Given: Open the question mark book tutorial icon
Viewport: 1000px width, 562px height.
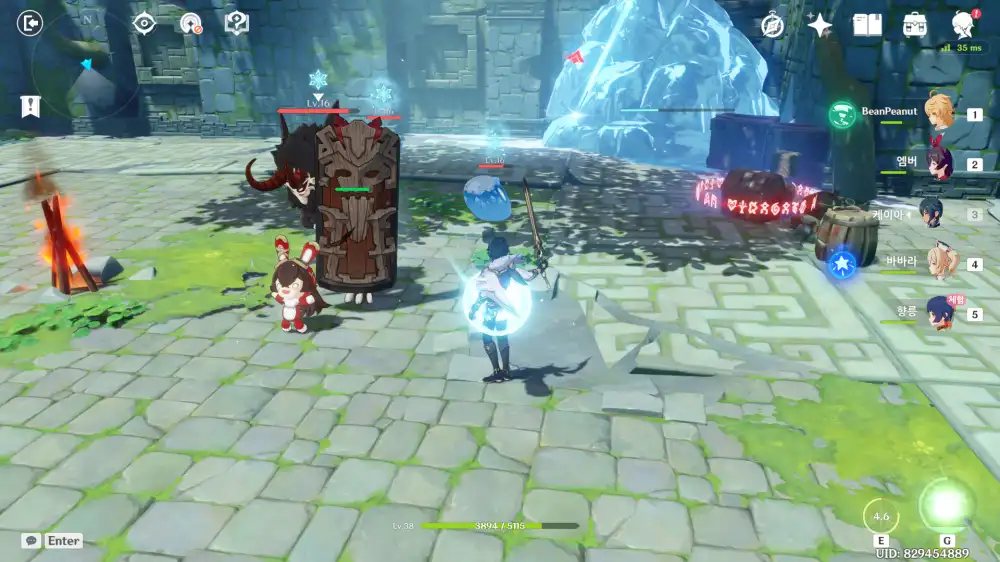Looking at the screenshot, I should coord(236,22).
